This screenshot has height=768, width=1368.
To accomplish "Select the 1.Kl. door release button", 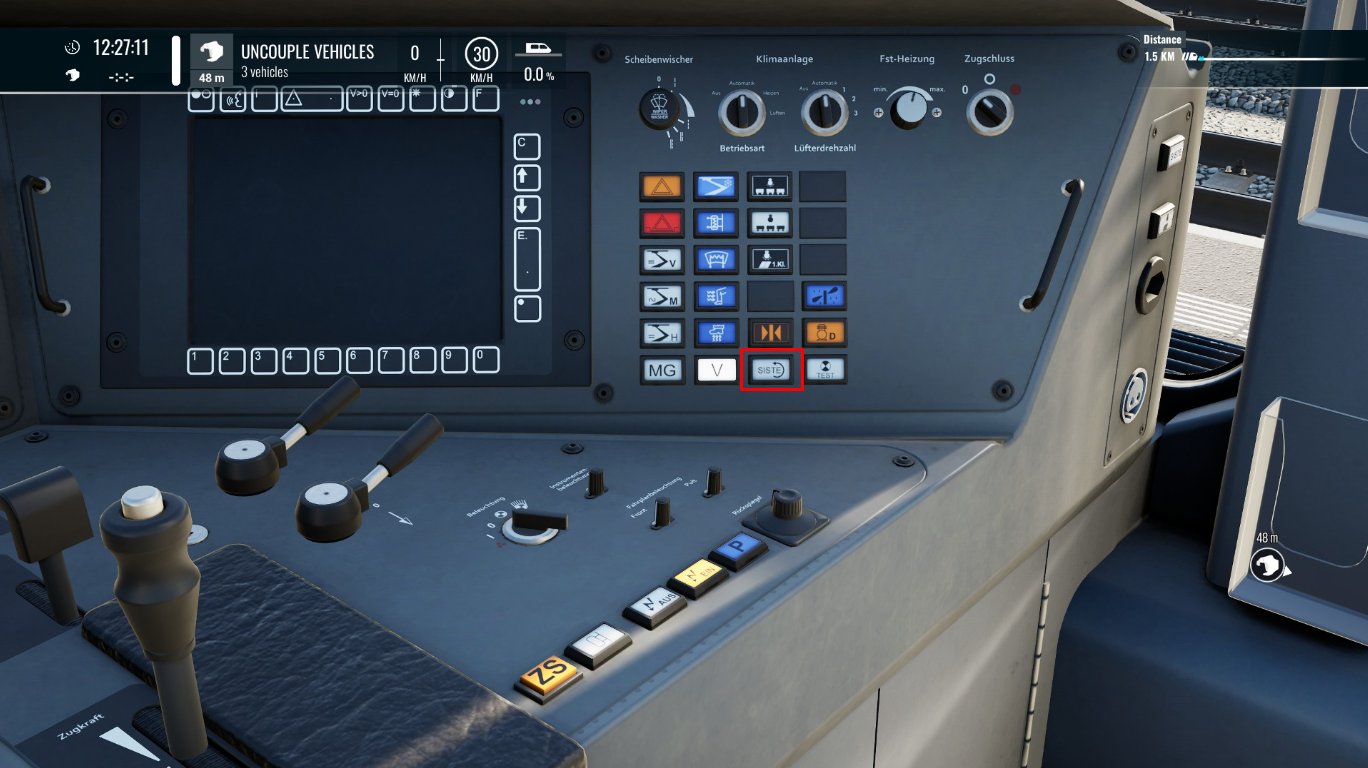I will coord(770,259).
